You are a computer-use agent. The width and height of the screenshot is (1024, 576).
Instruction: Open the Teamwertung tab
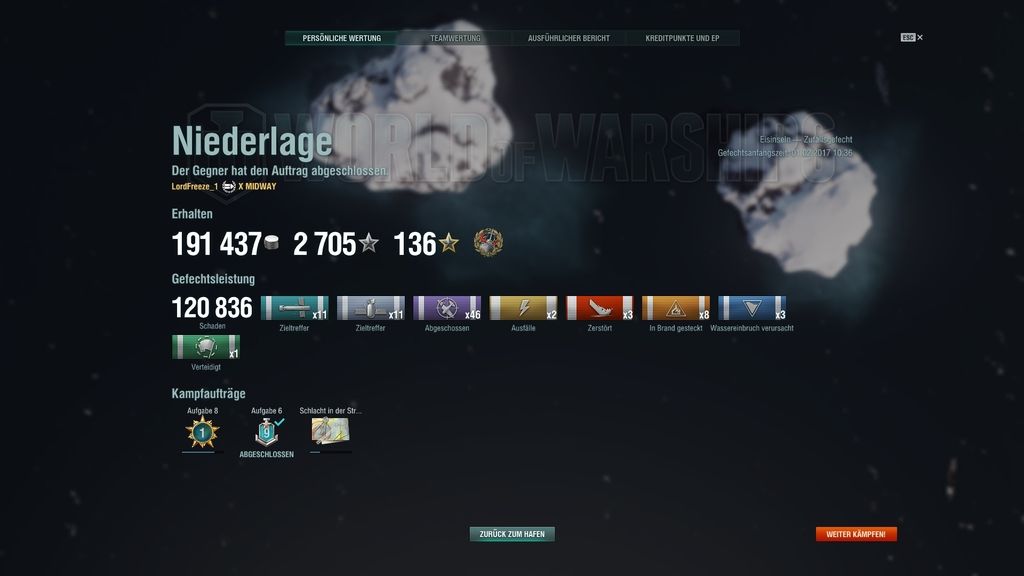coord(455,38)
